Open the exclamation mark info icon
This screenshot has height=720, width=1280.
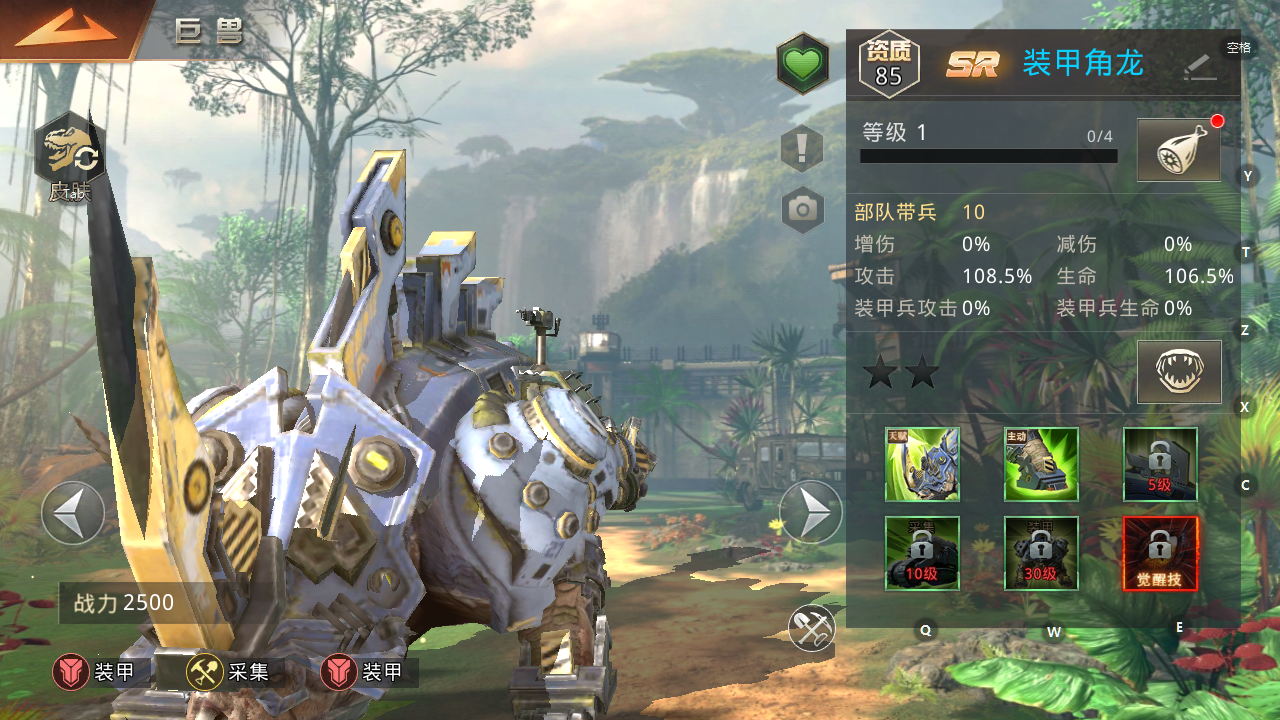[x=802, y=149]
